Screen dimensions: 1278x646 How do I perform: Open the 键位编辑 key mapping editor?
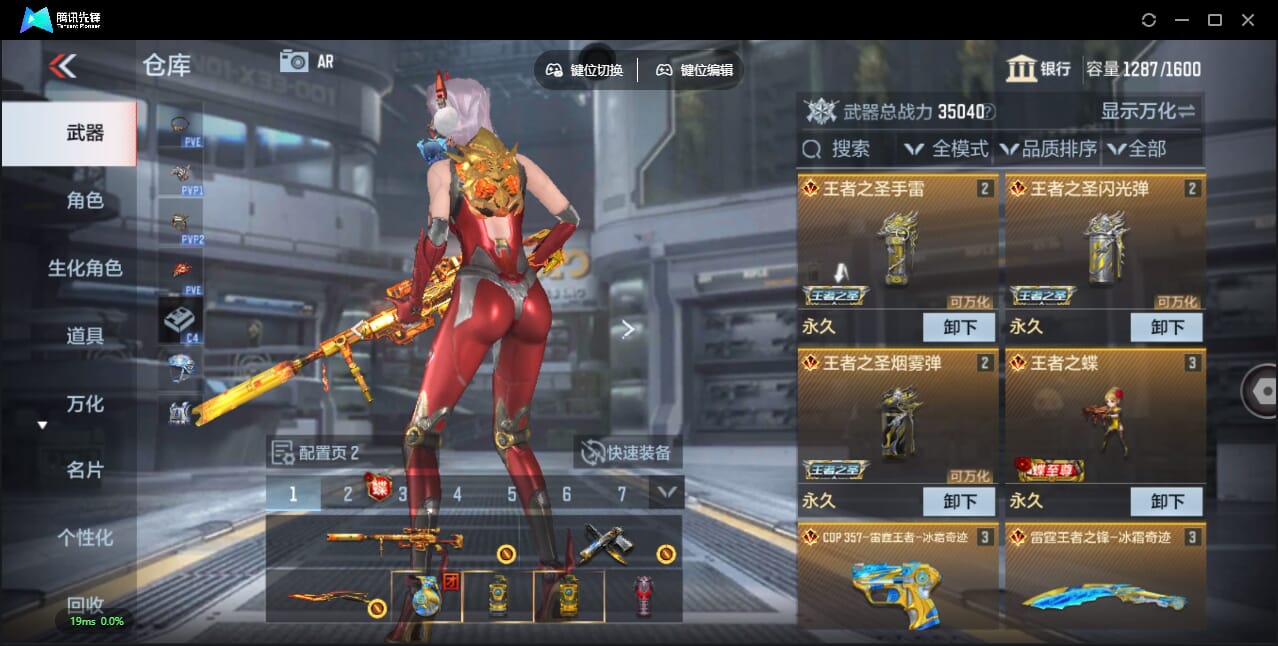(x=694, y=70)
